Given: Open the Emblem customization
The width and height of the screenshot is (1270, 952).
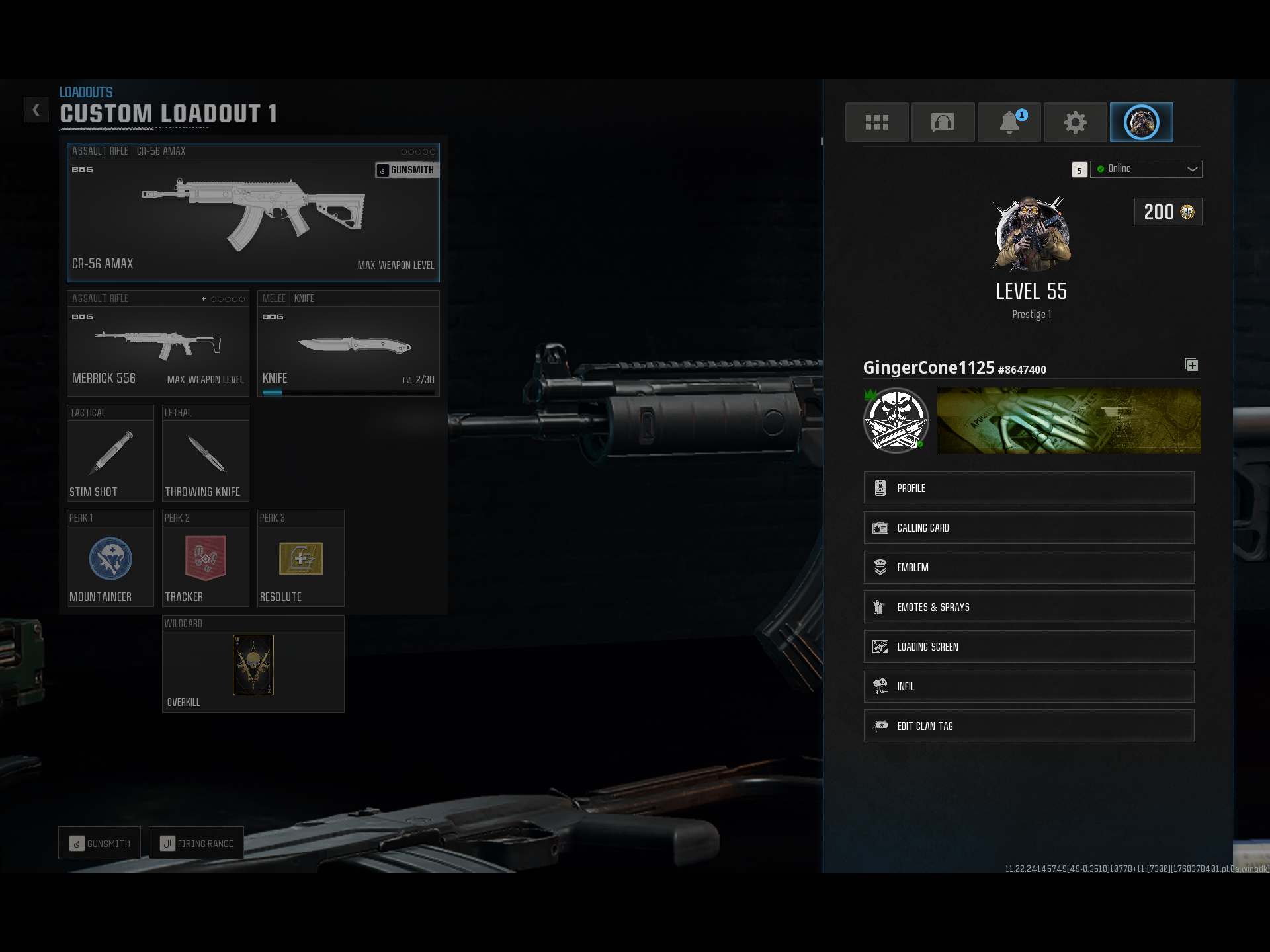Looking at the screenshot, I should click(1028, 567).
